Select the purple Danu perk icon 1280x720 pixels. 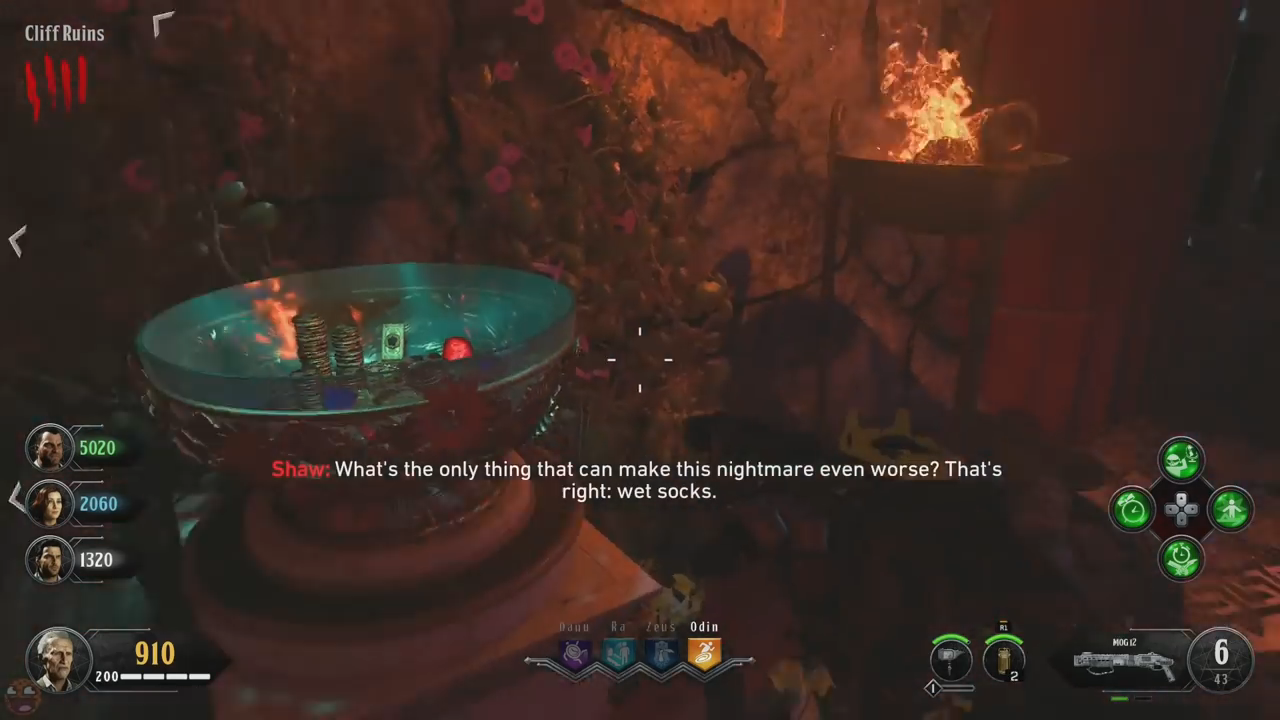[x=575, y=654]
